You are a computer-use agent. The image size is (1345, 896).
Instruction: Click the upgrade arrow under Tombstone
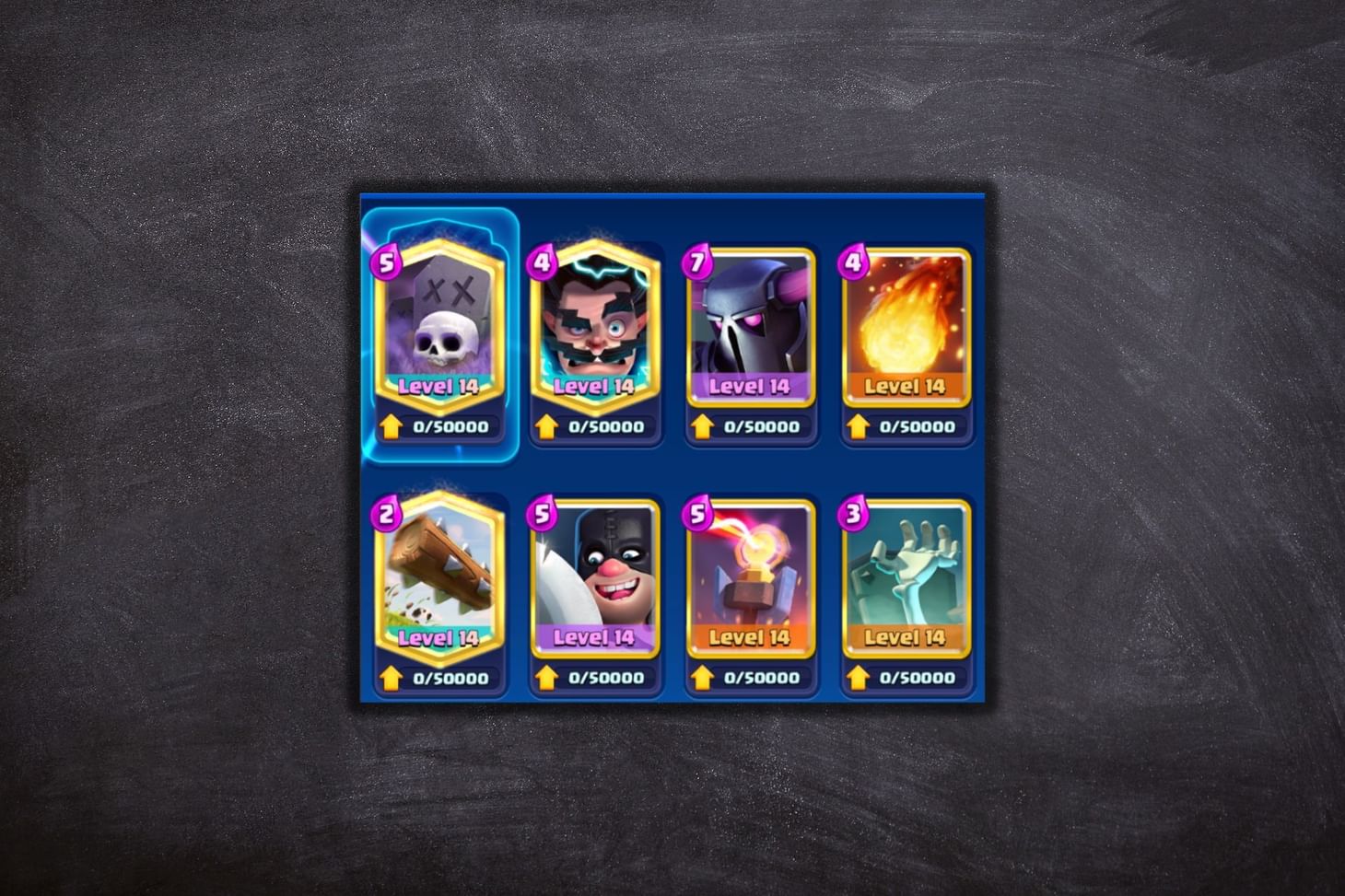[858, 676]
